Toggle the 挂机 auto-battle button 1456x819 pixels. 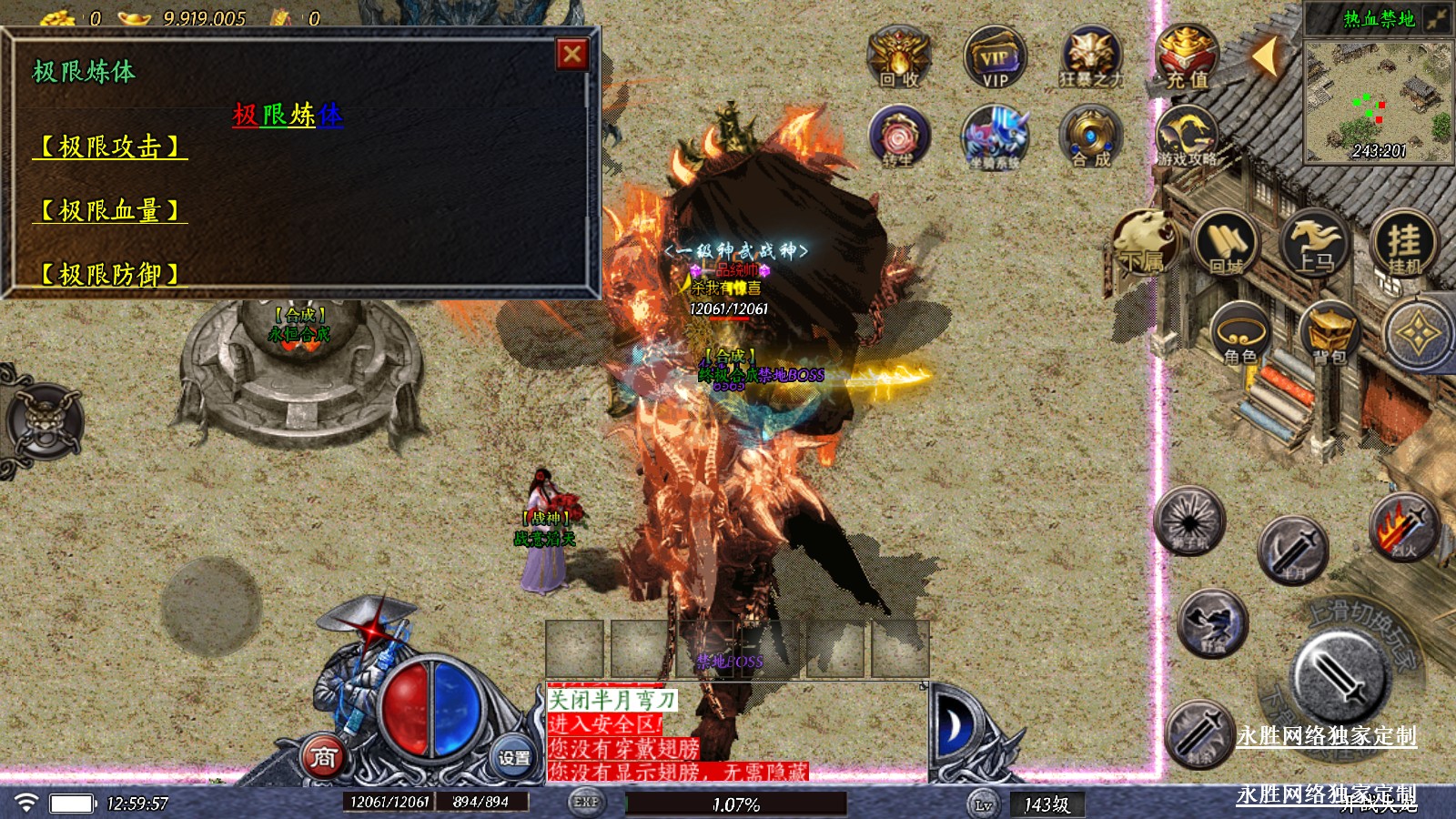(x=1404, y=243)
